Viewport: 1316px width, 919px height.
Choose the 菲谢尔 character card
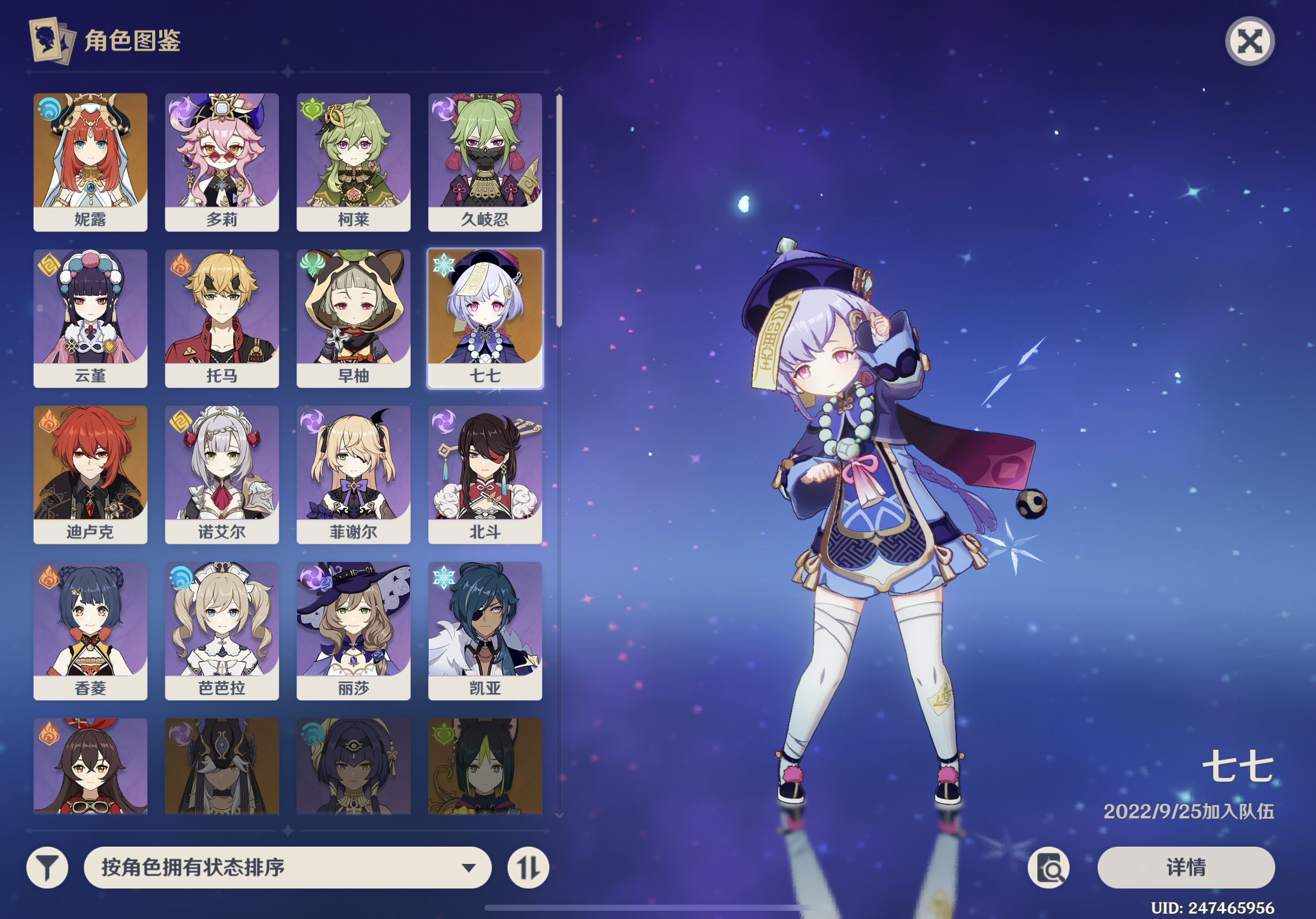point(353,474)
